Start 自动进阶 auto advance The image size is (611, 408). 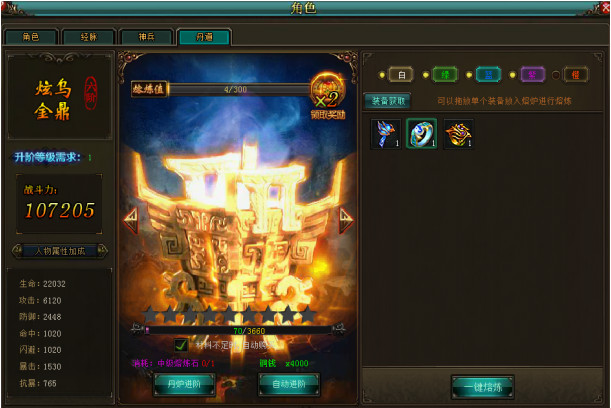(289, 382)
